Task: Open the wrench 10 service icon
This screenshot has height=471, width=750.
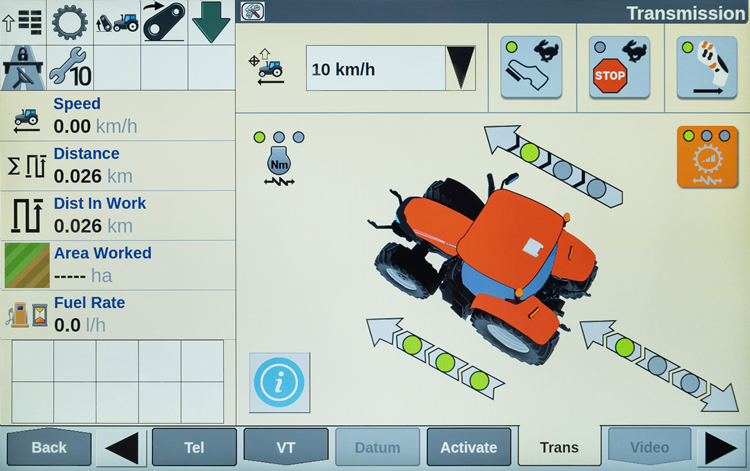Action: pos(70,66)
